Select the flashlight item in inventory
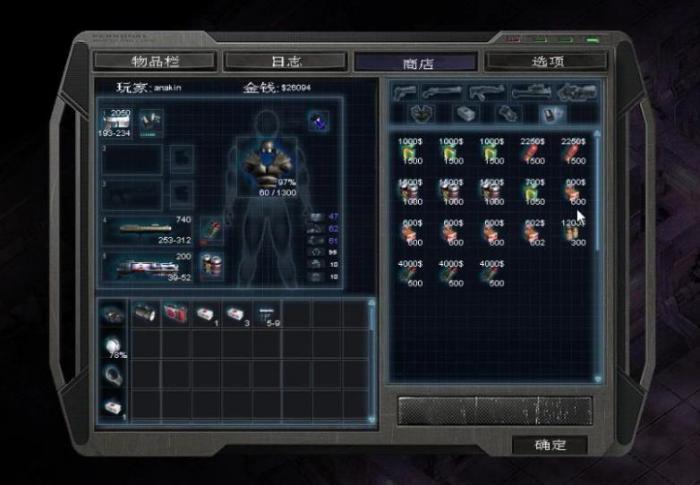 click(144, 313)
